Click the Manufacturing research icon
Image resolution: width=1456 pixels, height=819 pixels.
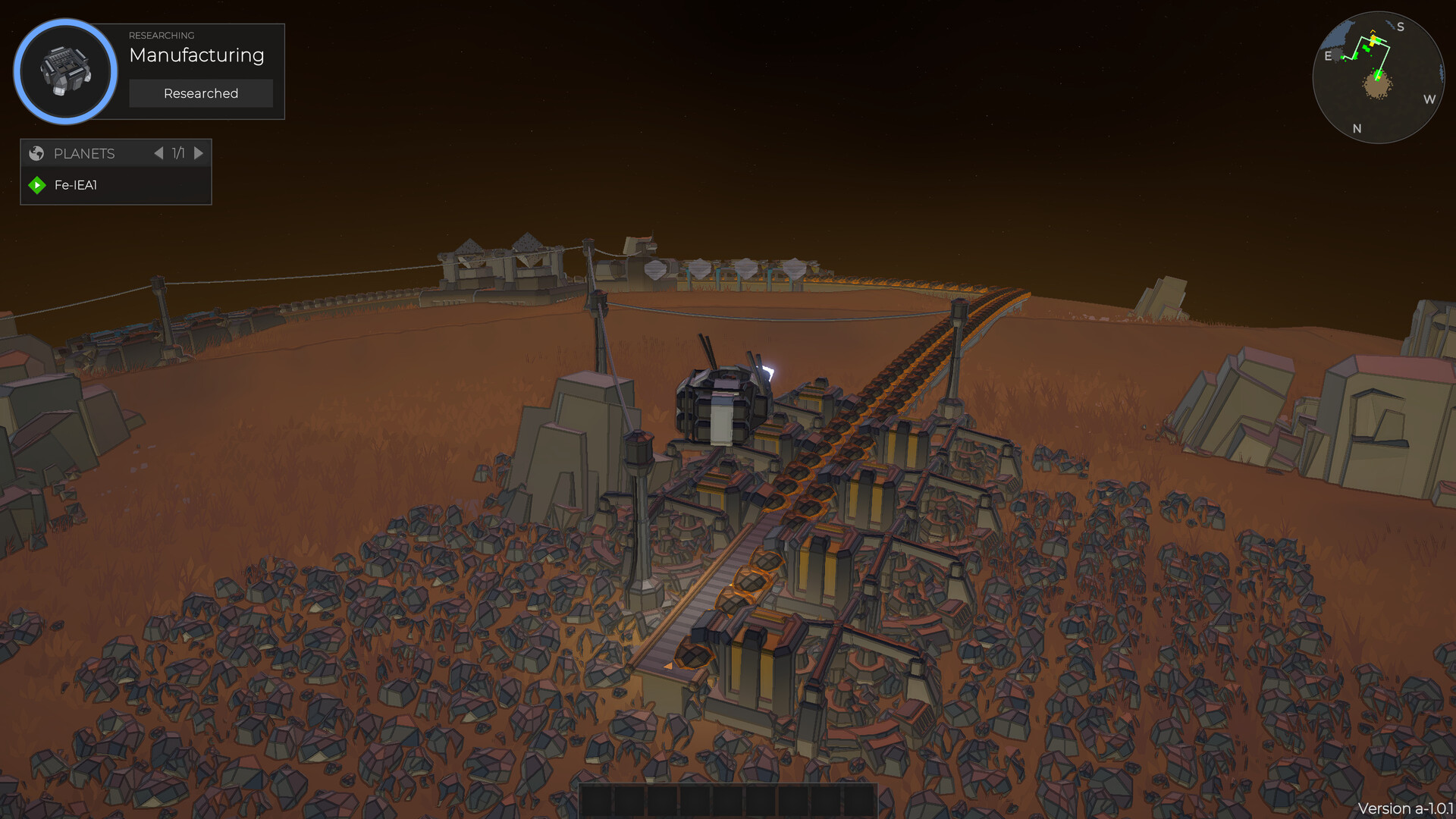(x=65, y=71)
